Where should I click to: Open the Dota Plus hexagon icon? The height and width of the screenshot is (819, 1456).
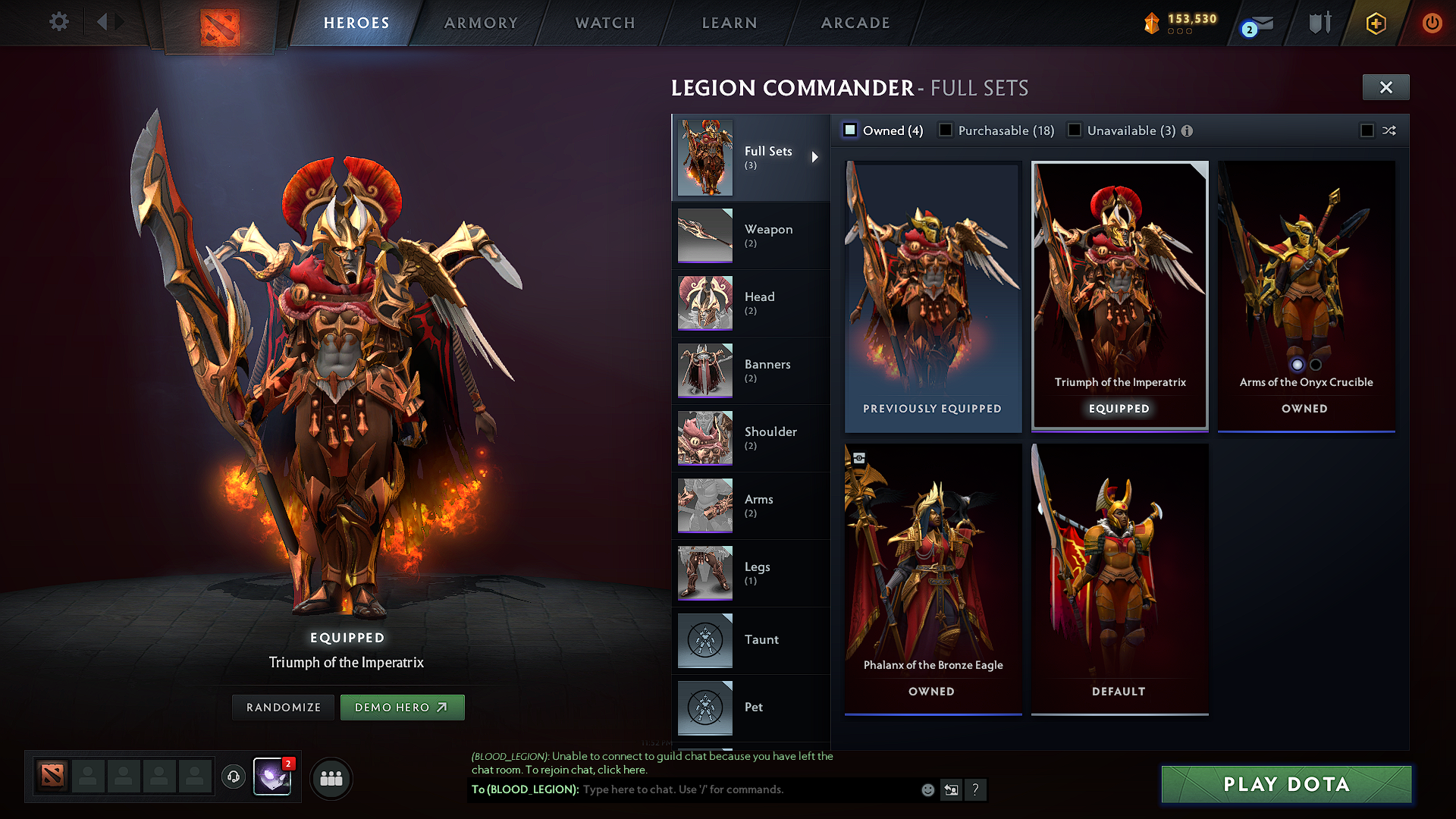1376,22
